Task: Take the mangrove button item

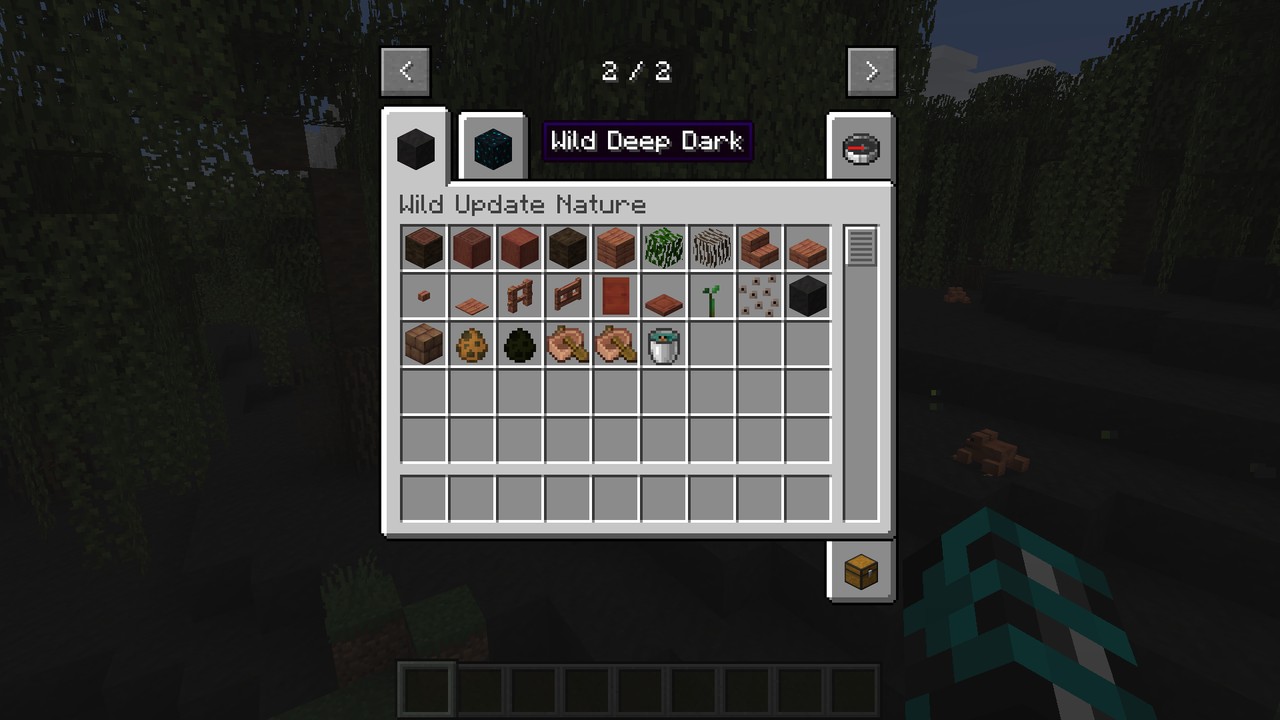Action: point(424,297)
